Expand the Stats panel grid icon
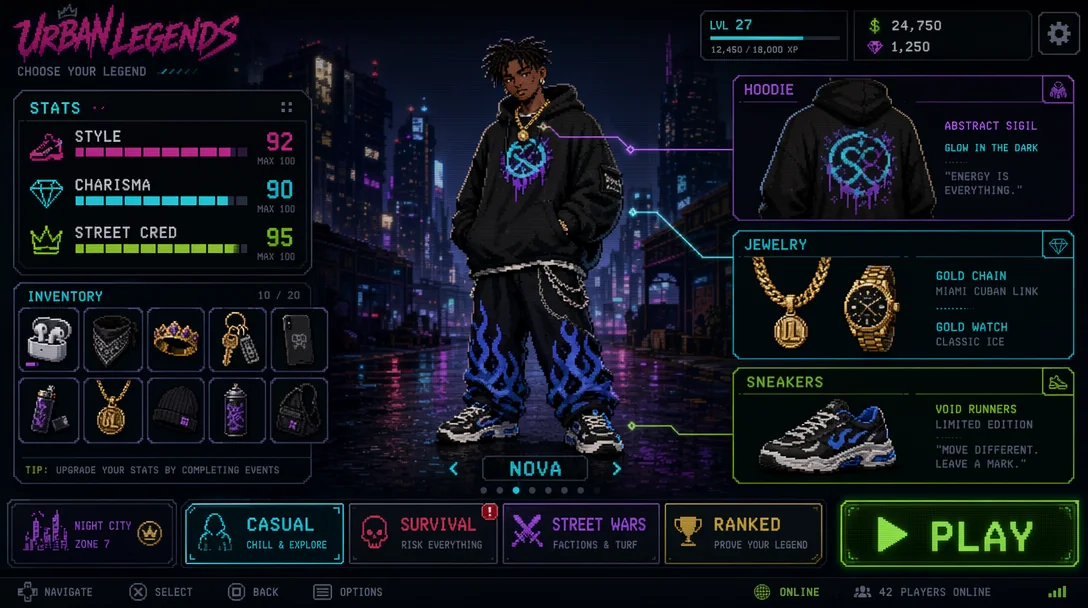The height and width of the screenshot is (608, 1088). click(287, 107)
